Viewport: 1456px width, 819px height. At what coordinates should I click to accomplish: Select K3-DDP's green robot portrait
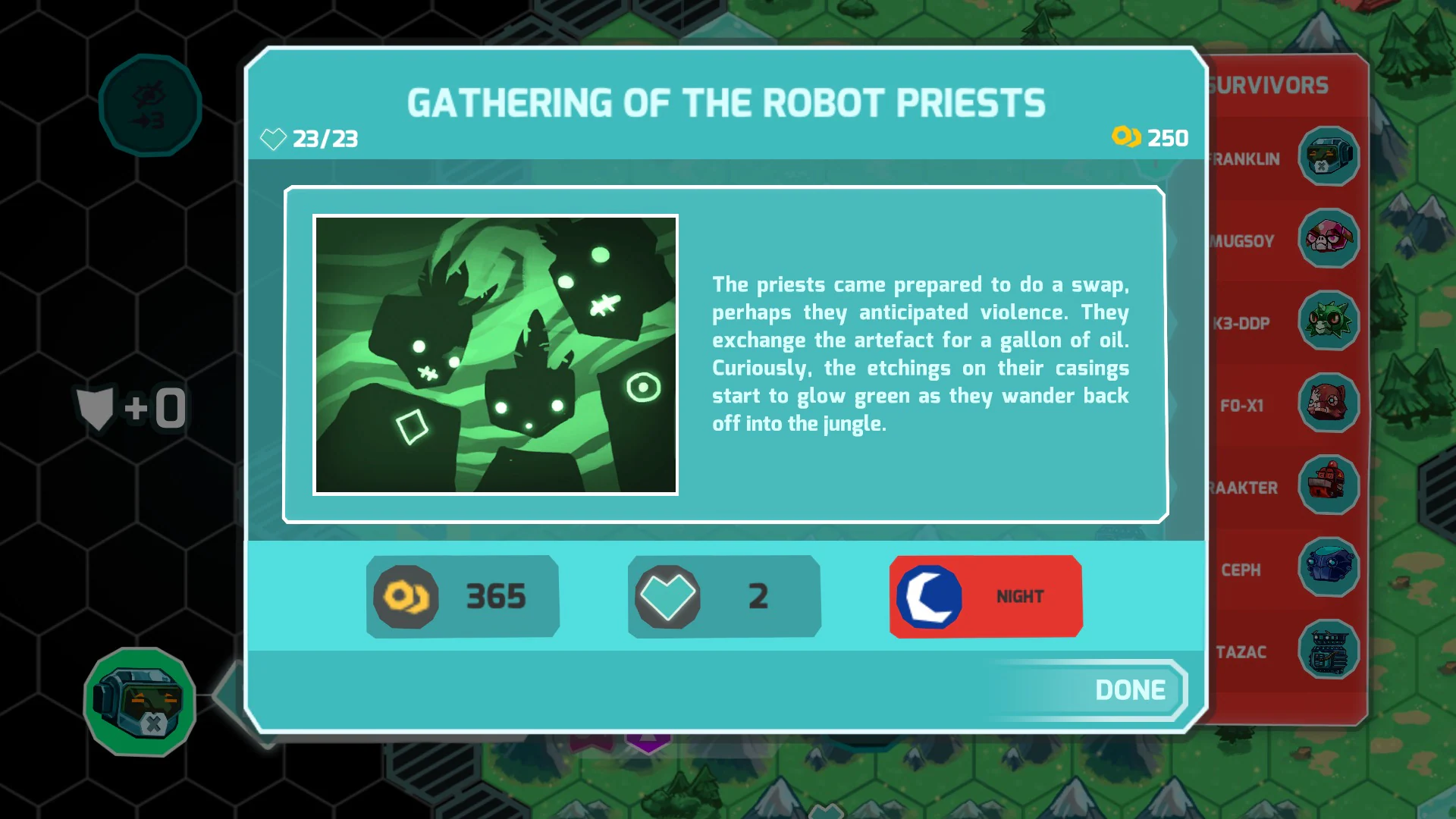[1329, 322]
